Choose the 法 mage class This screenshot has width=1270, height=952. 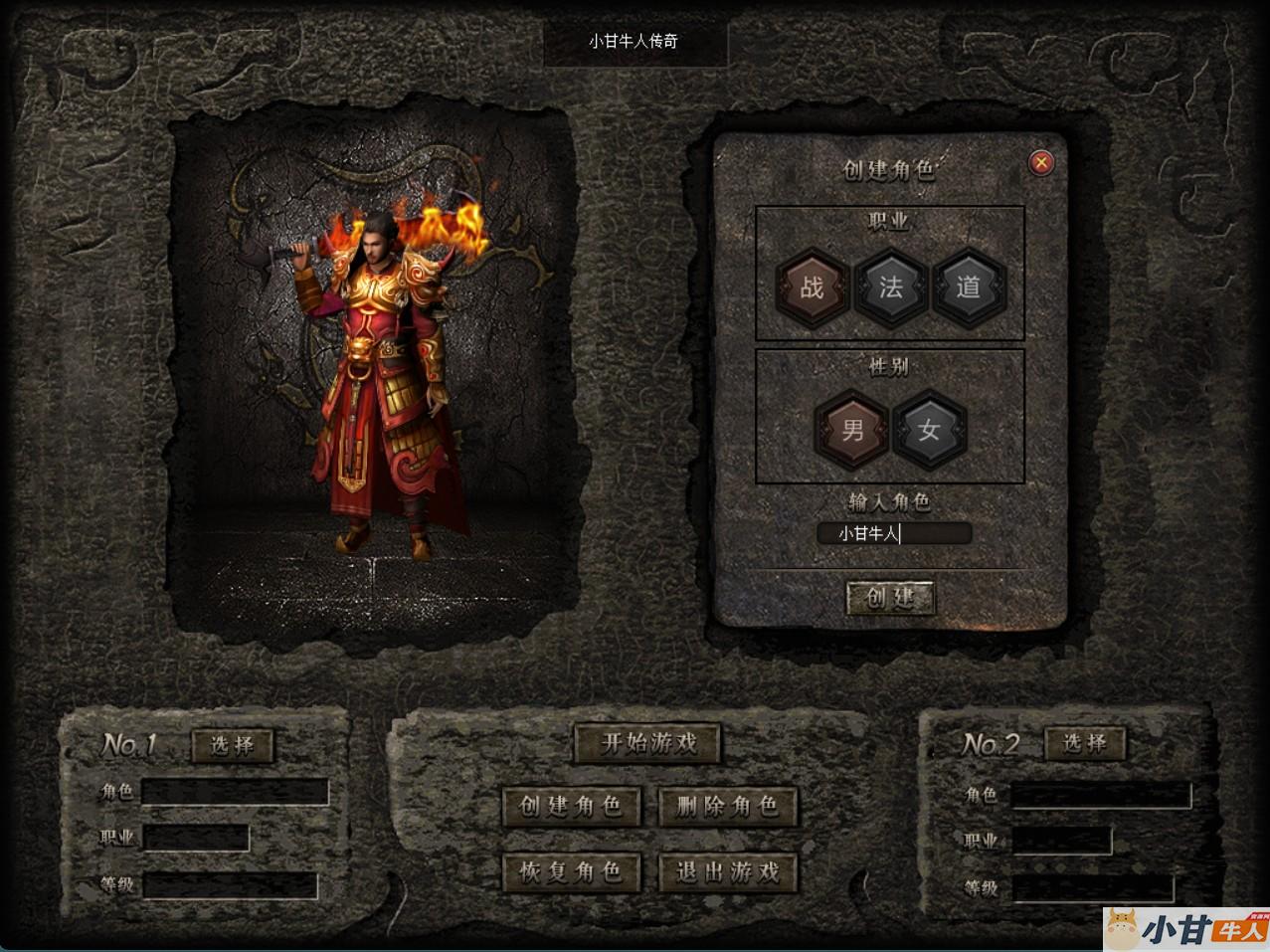point(891,288)
